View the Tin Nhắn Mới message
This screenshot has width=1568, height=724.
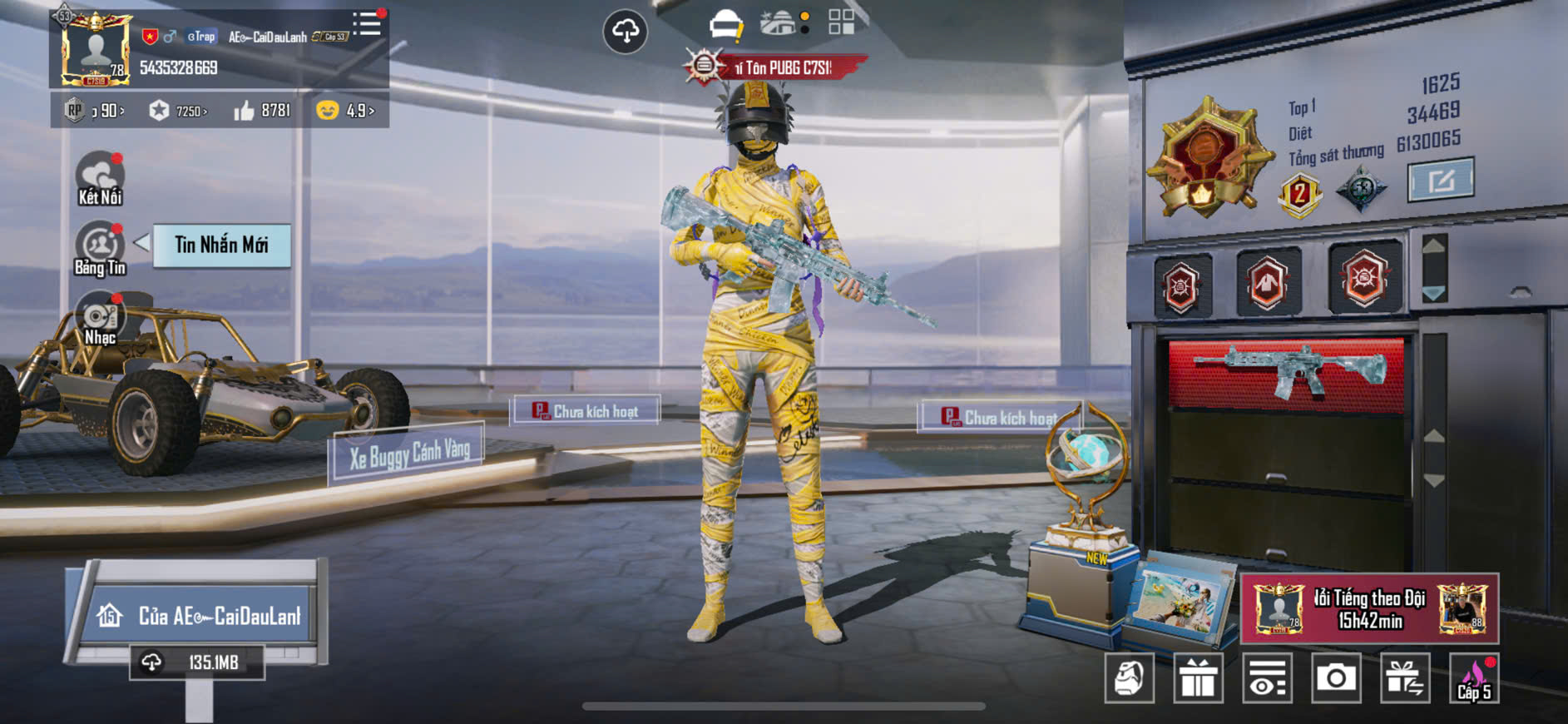click(x=221, y=245)
